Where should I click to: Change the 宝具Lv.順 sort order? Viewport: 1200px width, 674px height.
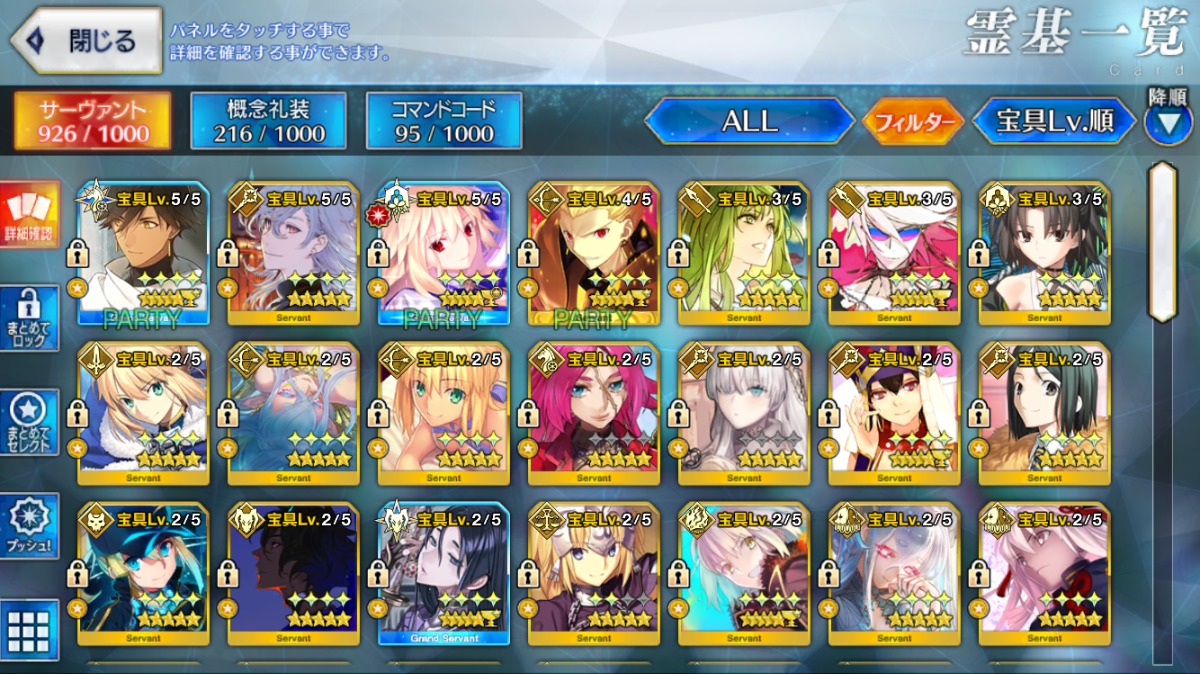point(1054,121)
